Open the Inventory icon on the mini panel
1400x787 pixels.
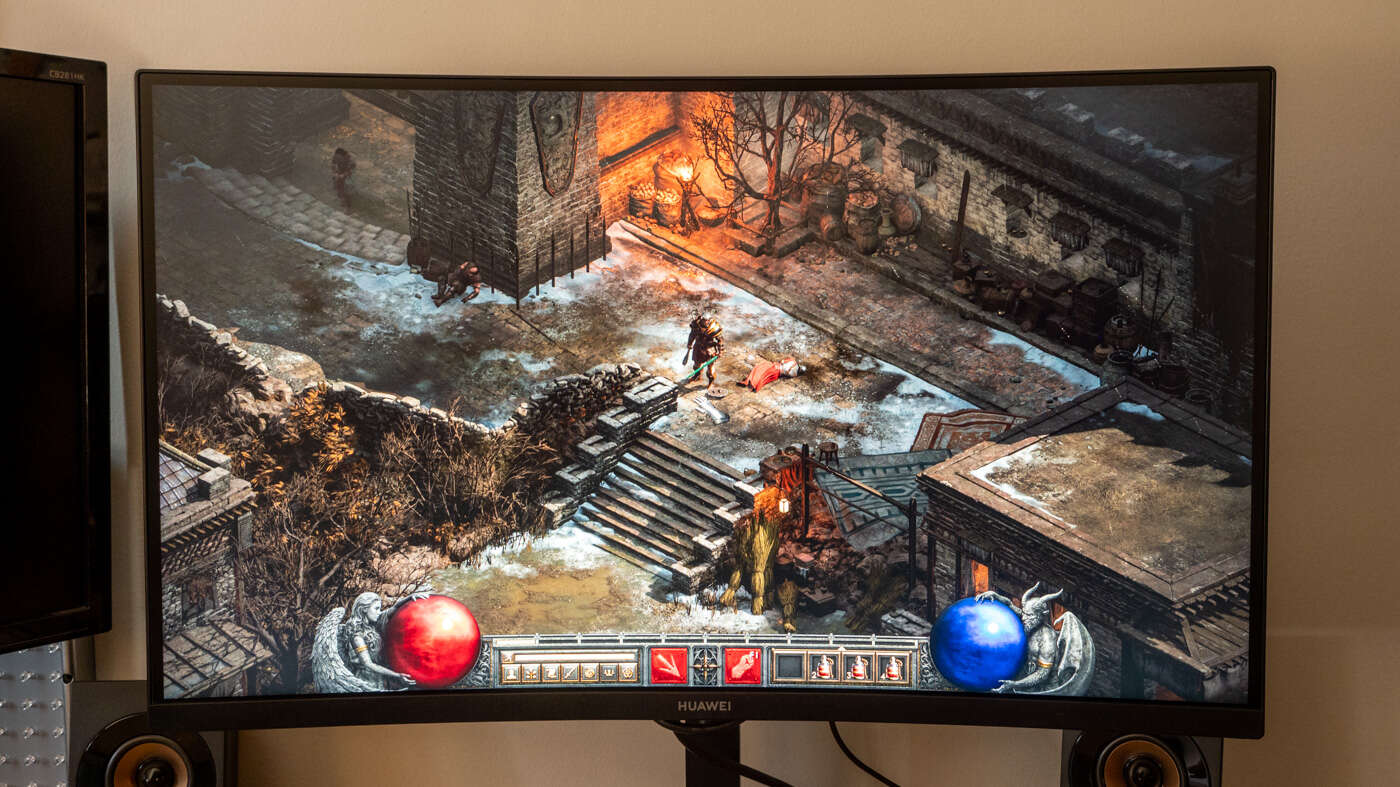(531, 671)
